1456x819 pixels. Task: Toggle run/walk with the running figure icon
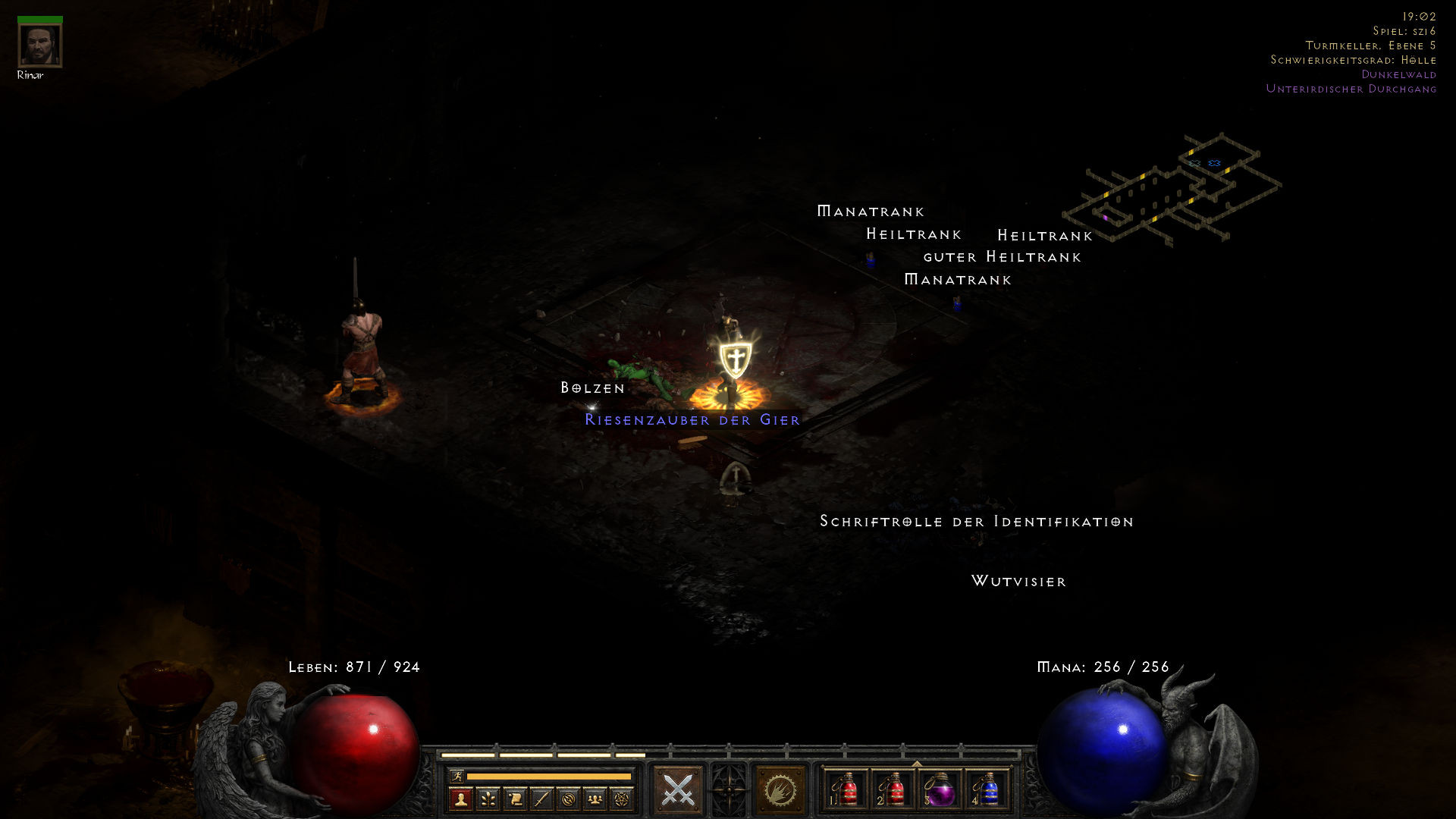(457, 776)
